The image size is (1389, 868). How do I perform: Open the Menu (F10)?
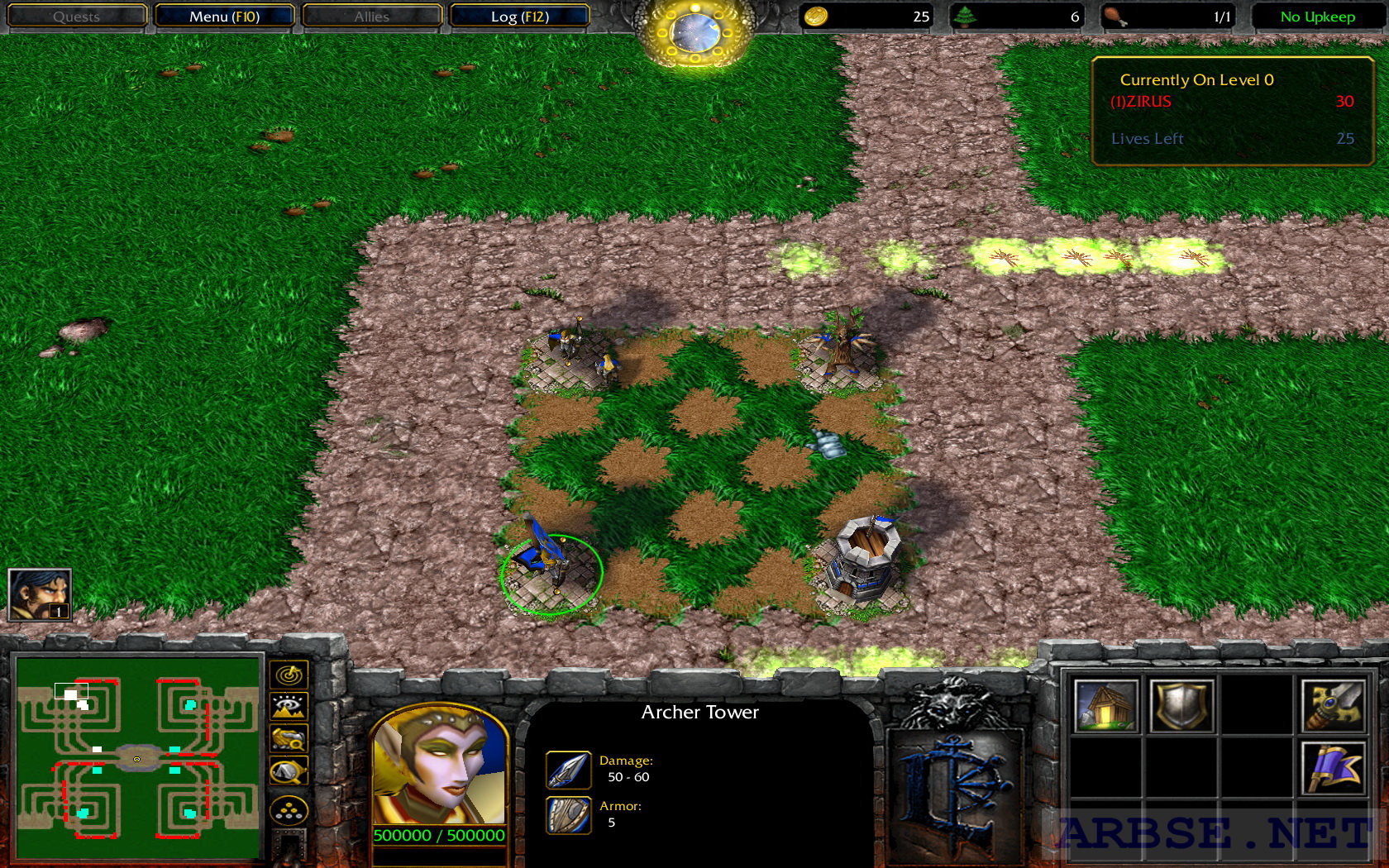pyautogui.click(x=226, y=16)
